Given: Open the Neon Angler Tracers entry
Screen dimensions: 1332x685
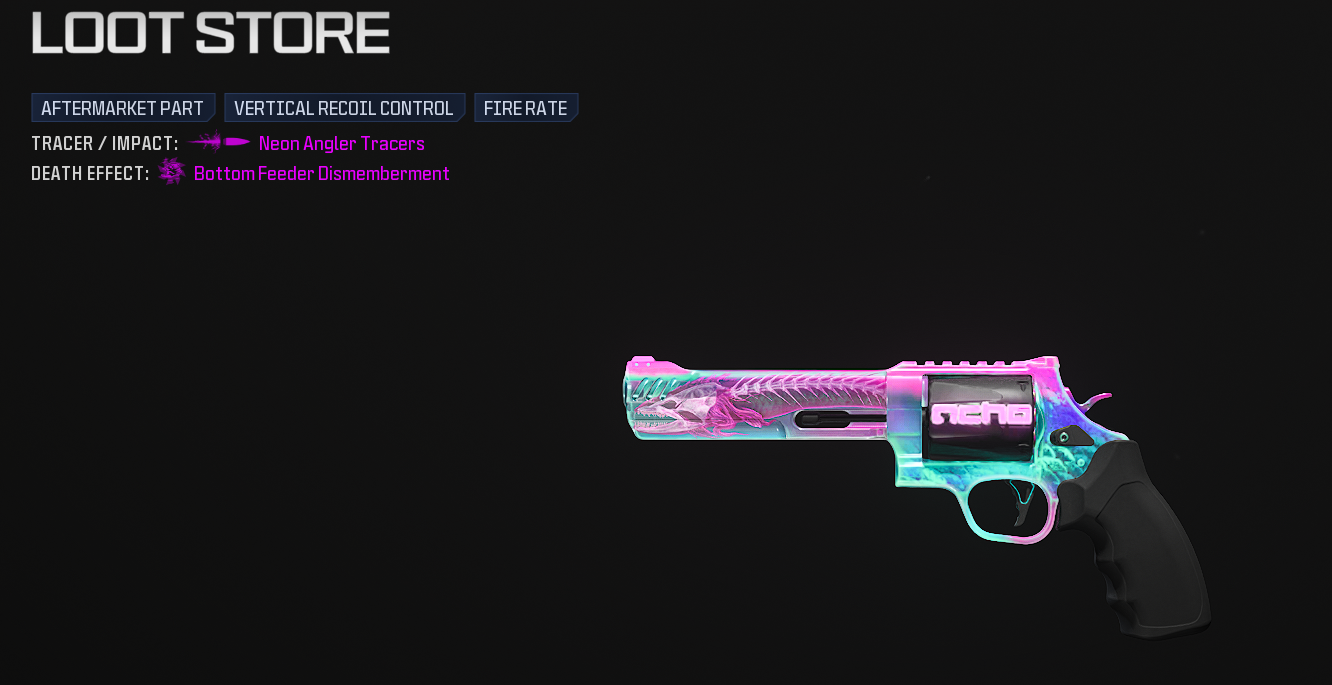Looking at the screenshot, I should [341, 144].
